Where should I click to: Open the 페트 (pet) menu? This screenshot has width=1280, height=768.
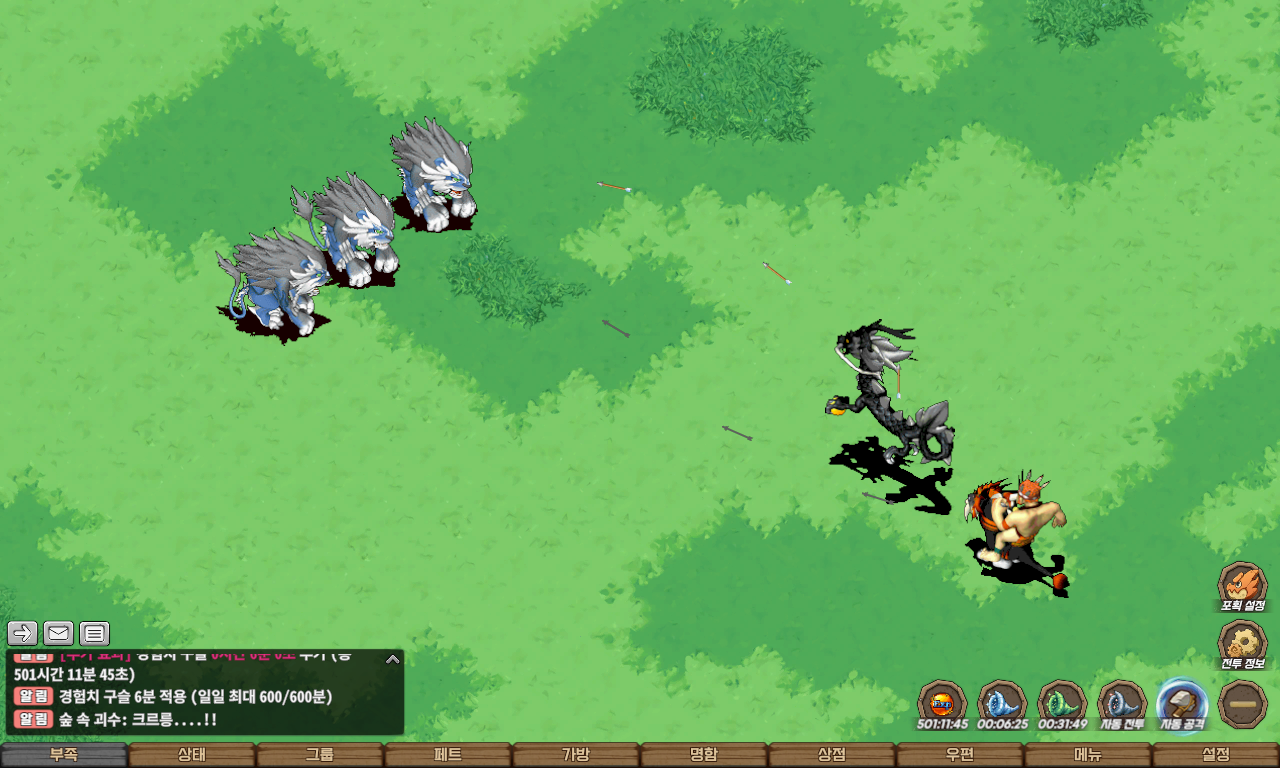pos(448,755)
